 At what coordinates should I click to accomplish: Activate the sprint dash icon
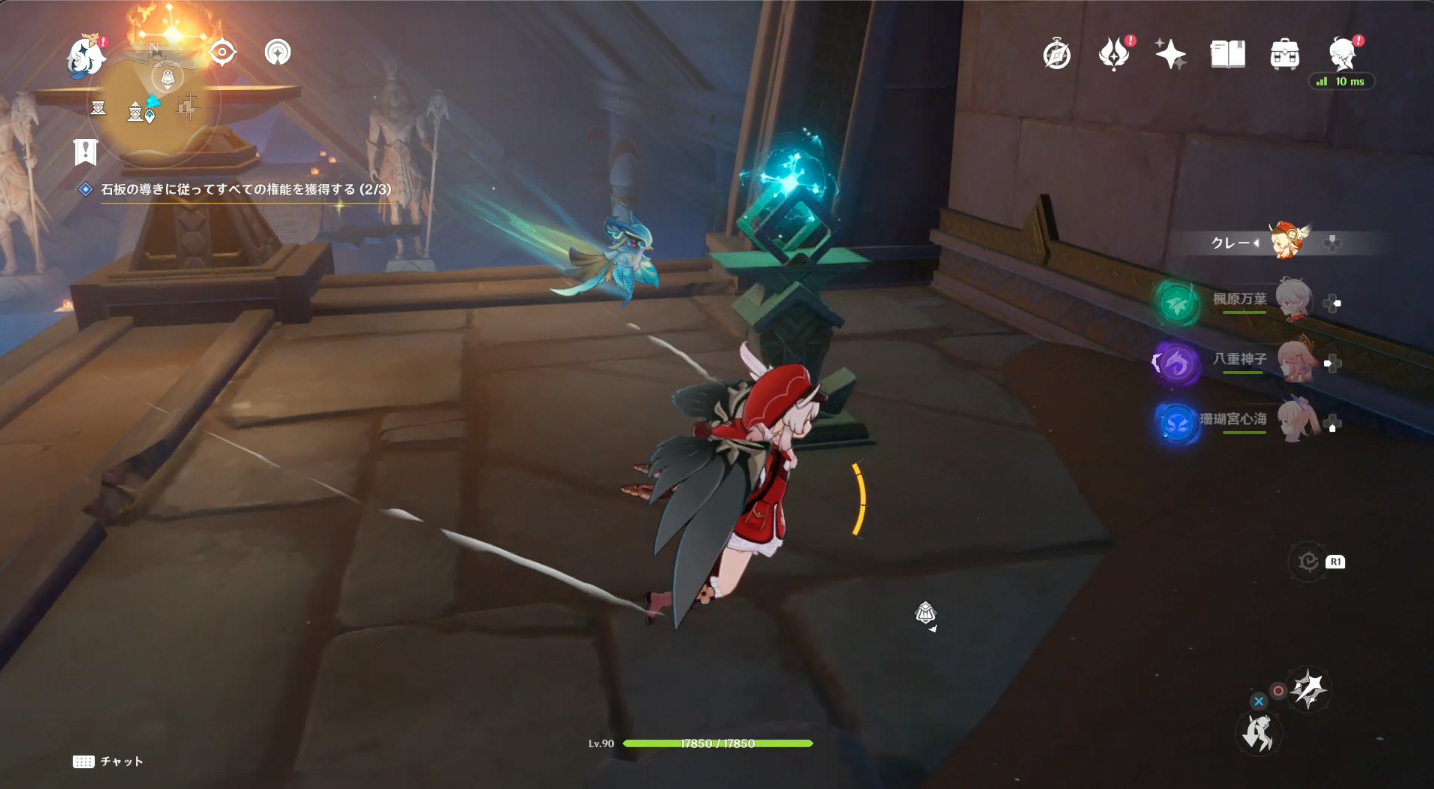tap(1256, 735)
